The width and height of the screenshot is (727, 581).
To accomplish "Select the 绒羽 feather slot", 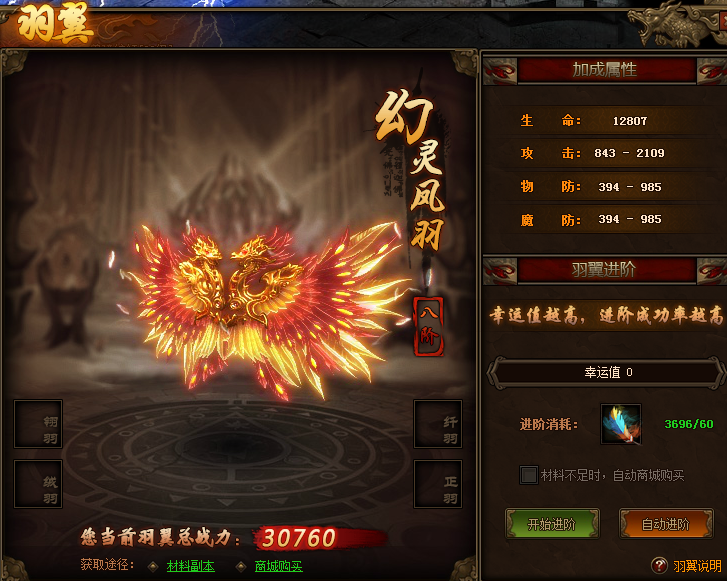I will 38,484.
